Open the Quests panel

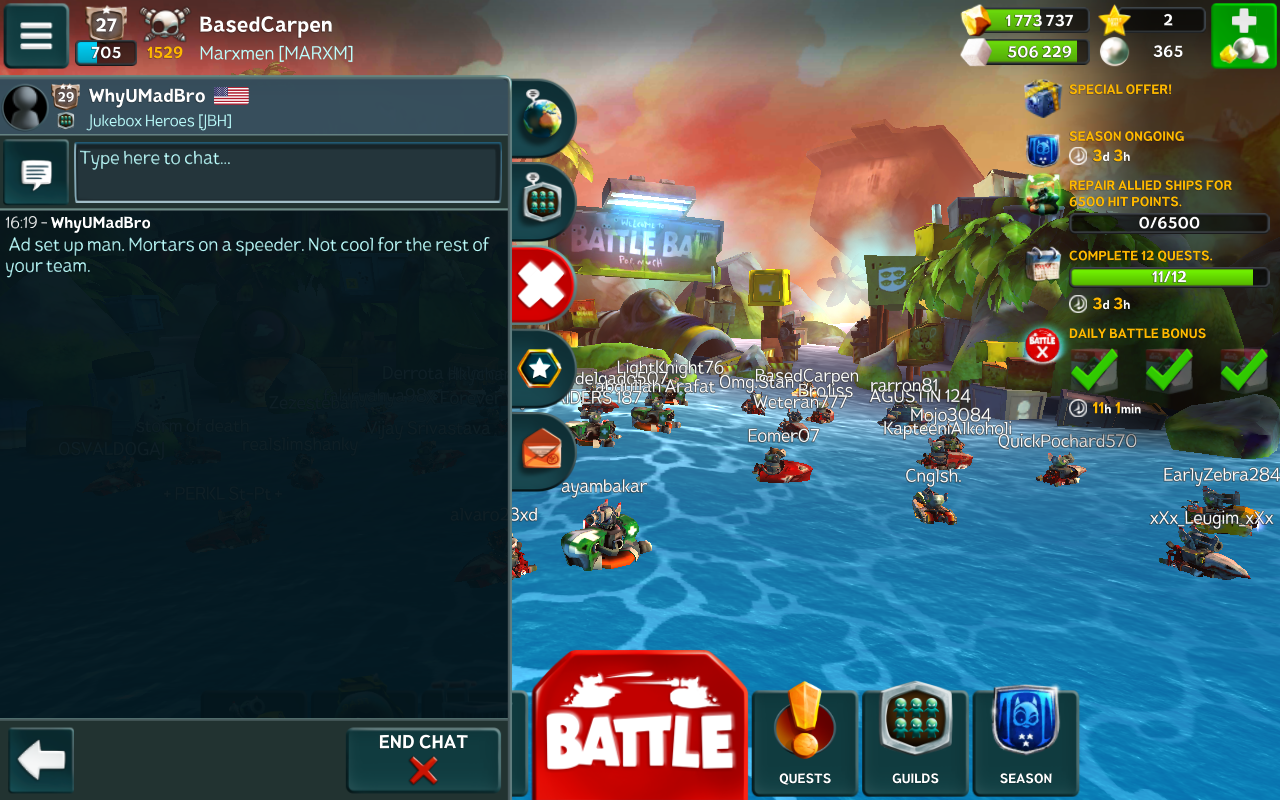pos(805,738)
